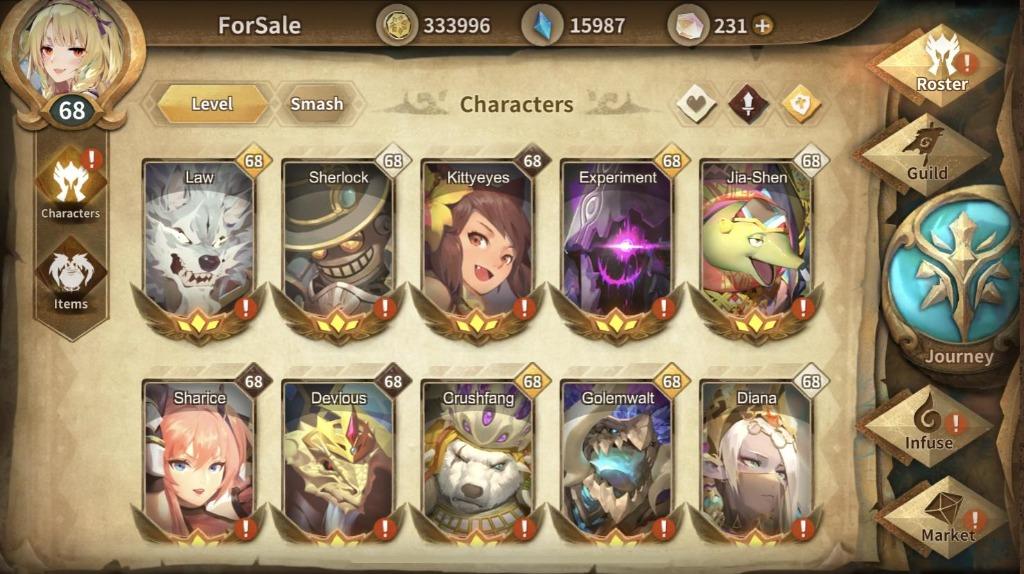Open the Roster menu

coord(940,65)
